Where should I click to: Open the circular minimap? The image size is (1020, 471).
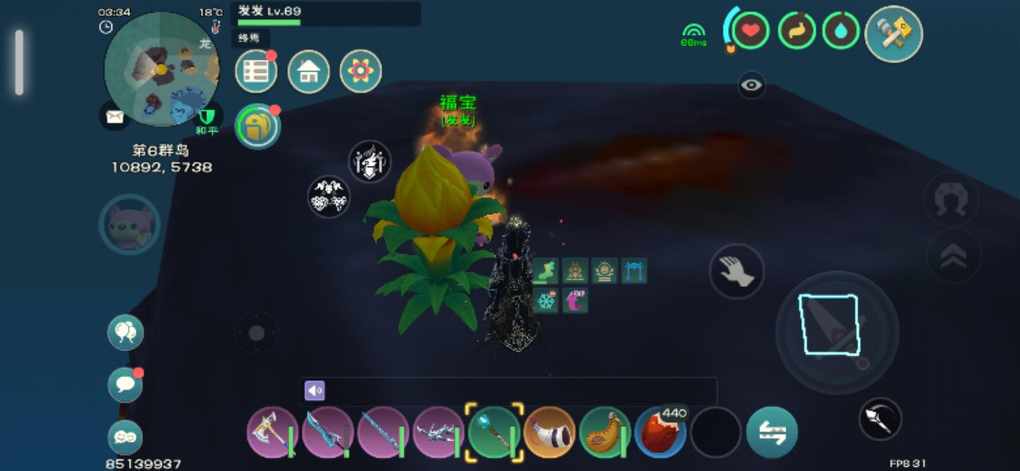163,69
